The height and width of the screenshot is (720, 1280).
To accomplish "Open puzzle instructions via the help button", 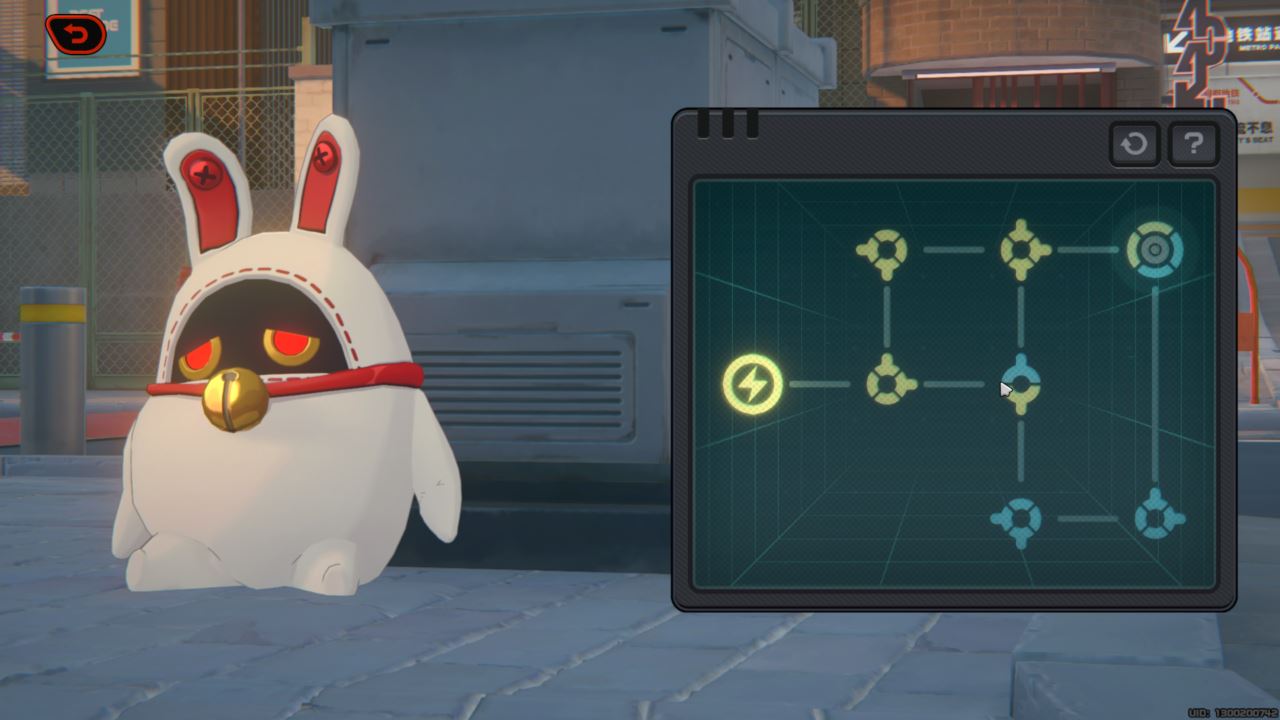I will coord(1193,145).
